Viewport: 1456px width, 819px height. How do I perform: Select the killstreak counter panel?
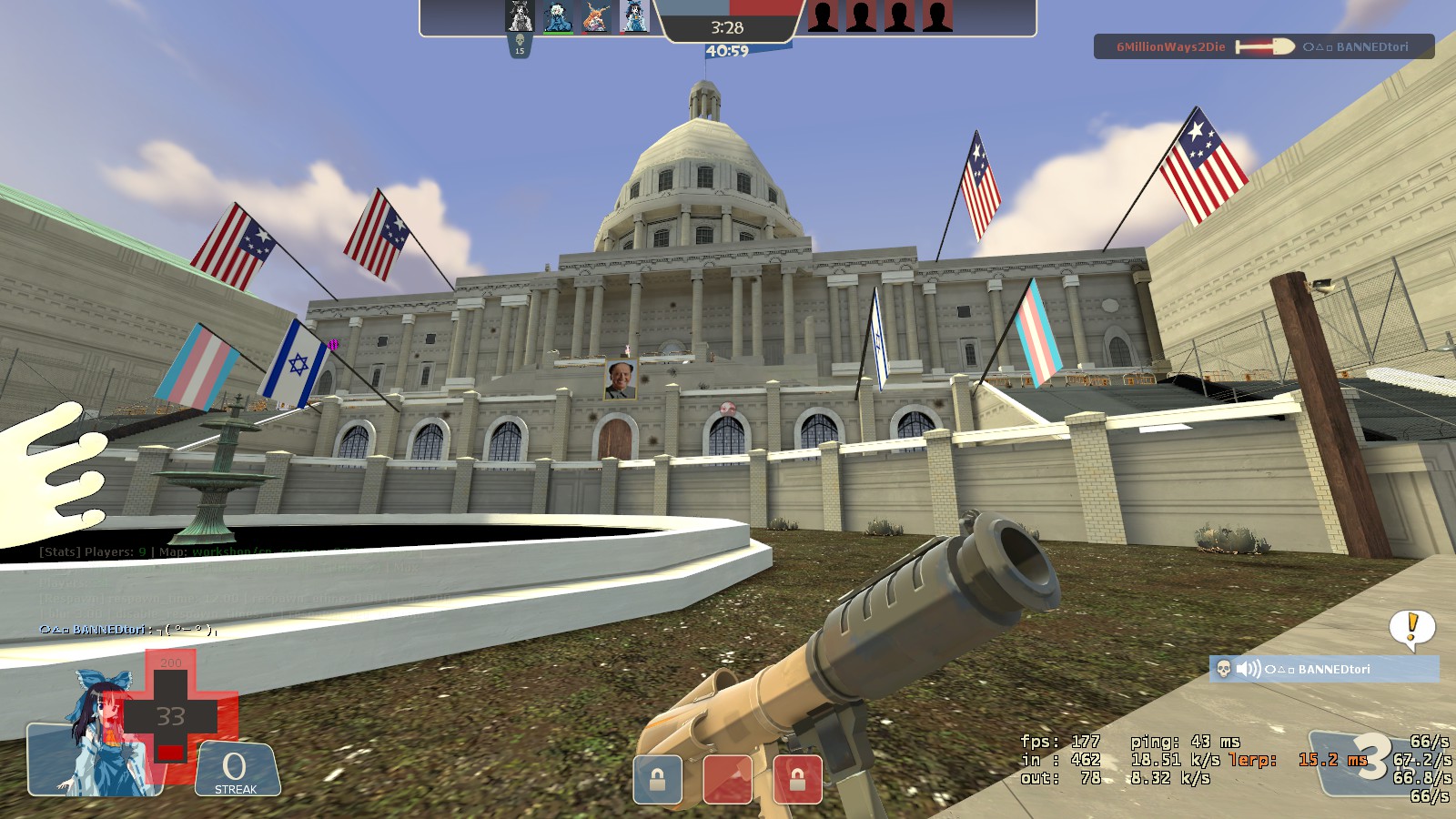coord(236,770)
